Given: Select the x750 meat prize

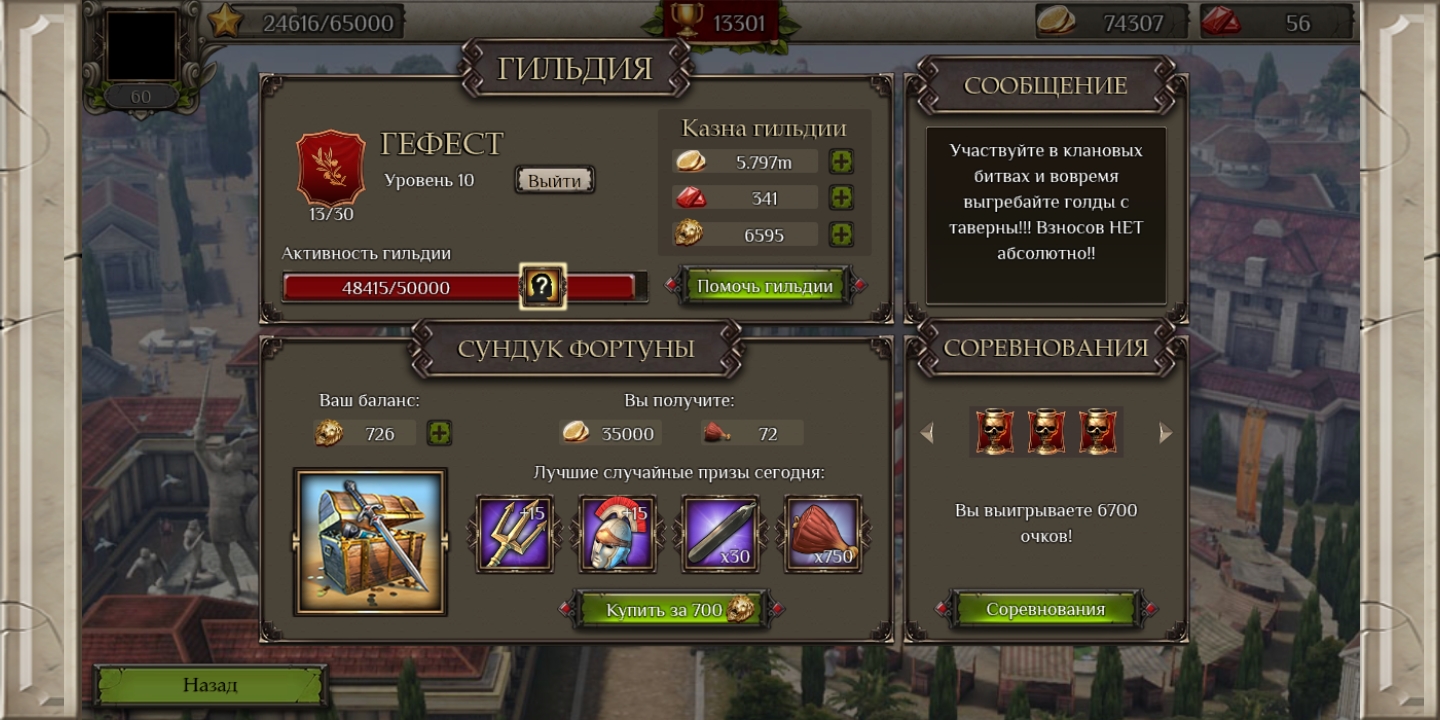Looking at the screenshot, I should 823,534.
